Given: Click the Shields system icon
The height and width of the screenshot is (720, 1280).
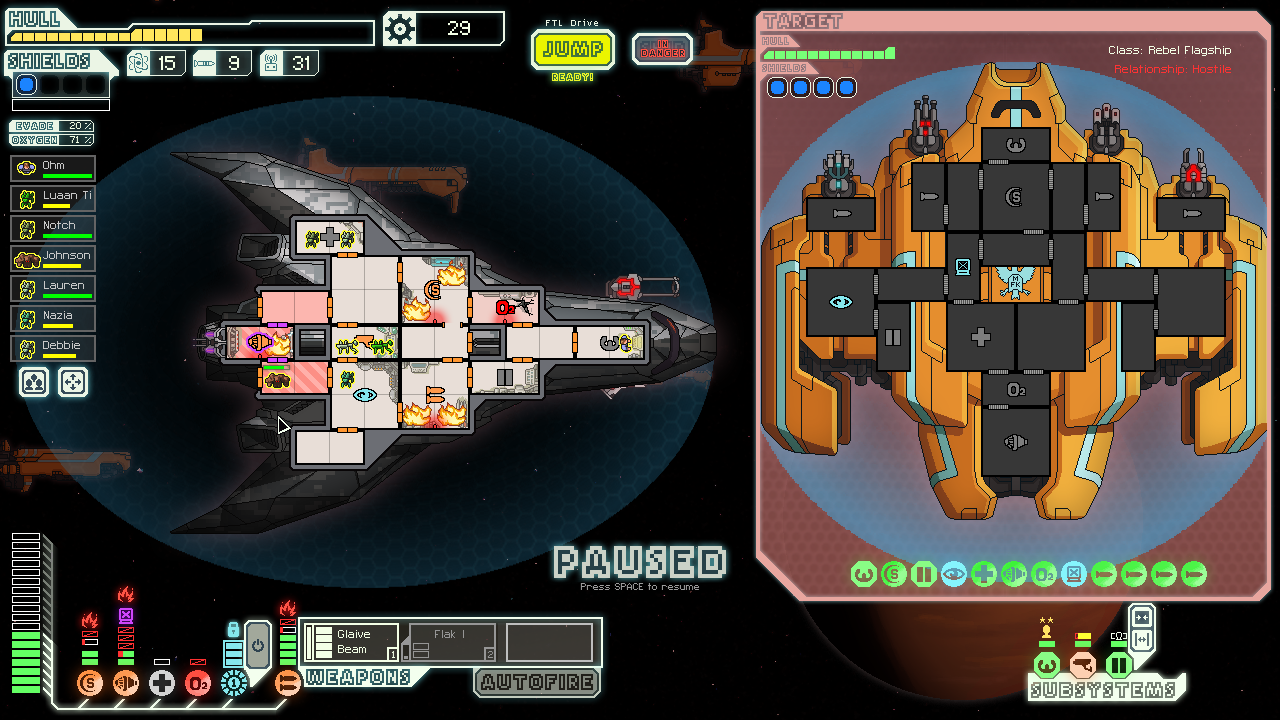Looking at the screenshot, I should [x=90, y=684].
